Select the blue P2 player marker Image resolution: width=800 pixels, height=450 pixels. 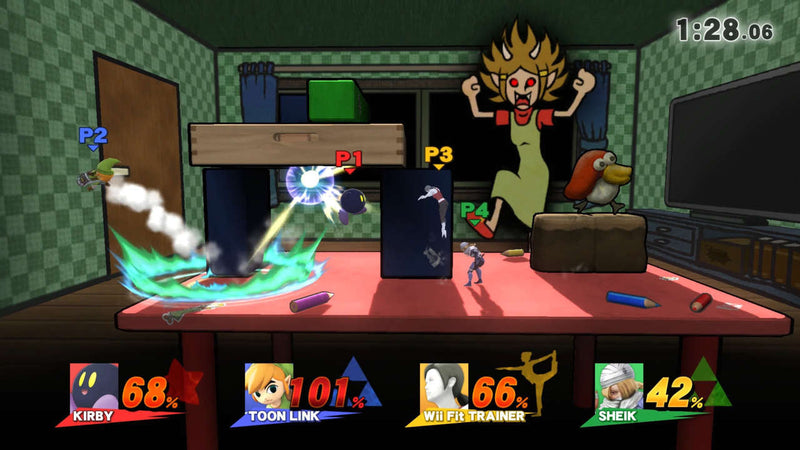coord(93,137)
